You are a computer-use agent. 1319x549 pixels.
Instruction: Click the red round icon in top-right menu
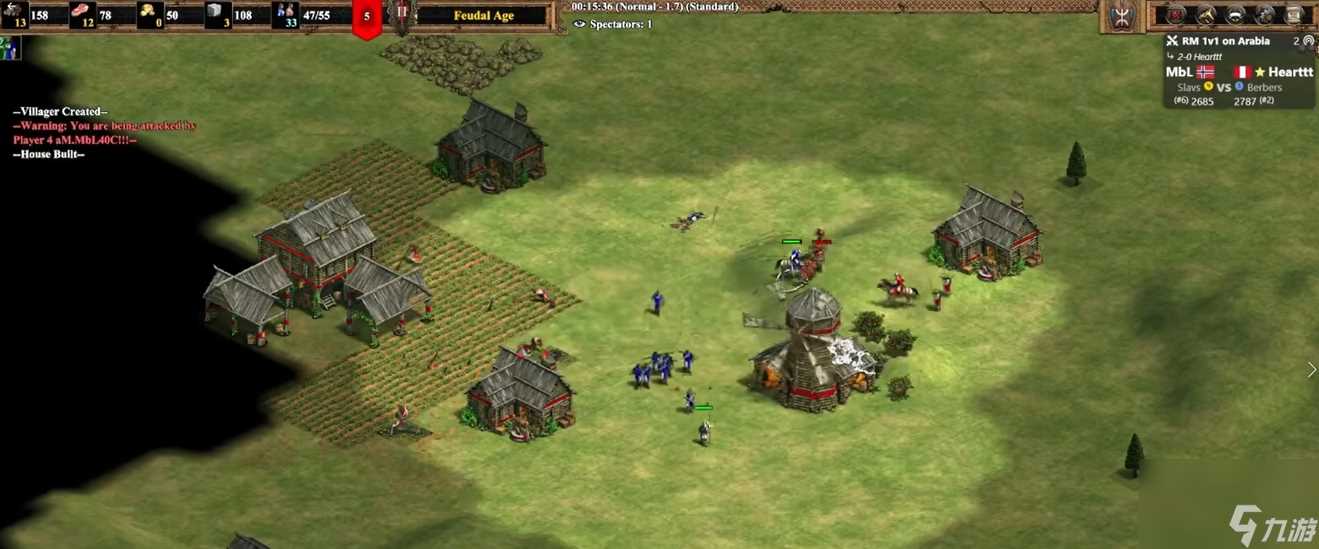(1177, 15)
